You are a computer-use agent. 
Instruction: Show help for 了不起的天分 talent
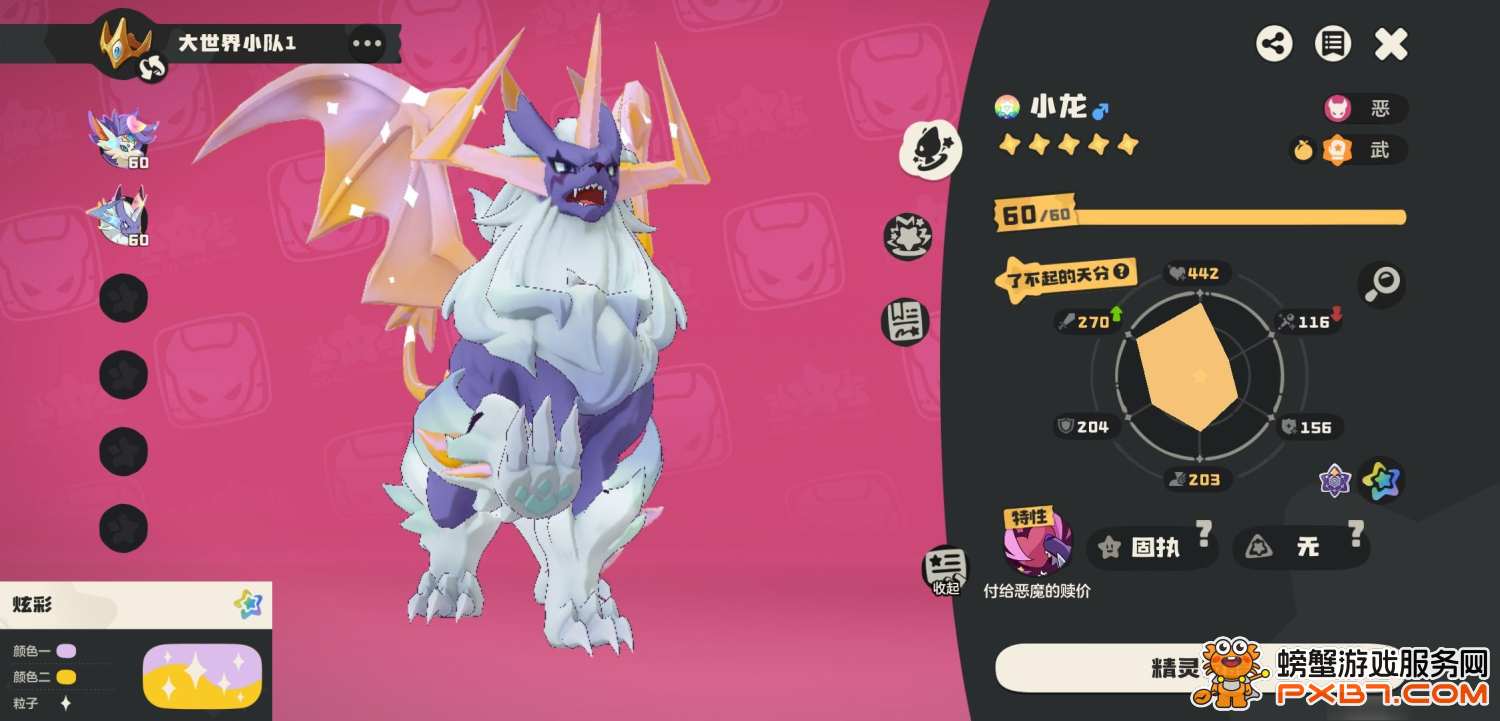click(1122, 271)
